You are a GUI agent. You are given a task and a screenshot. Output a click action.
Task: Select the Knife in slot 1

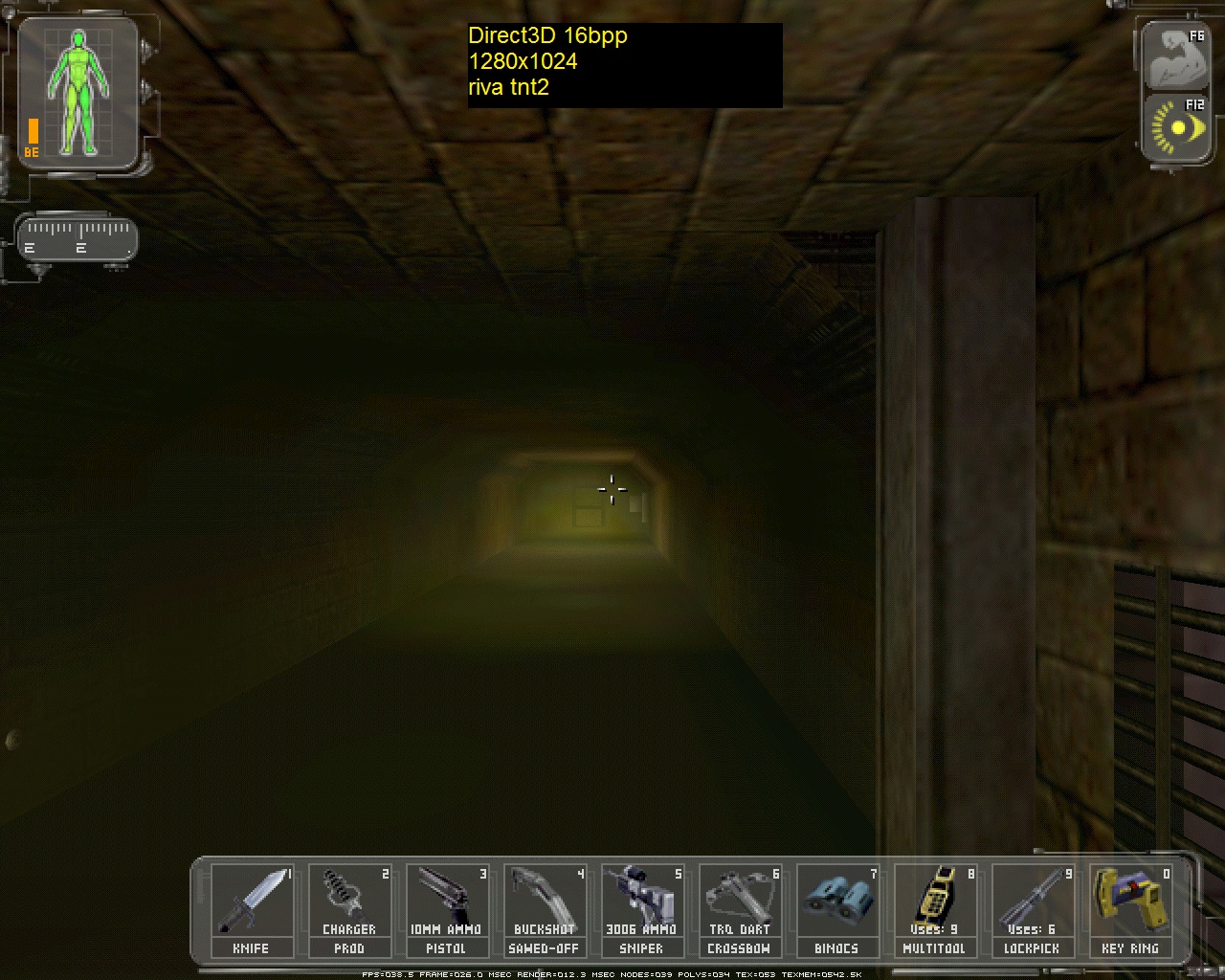coord(253,900)
